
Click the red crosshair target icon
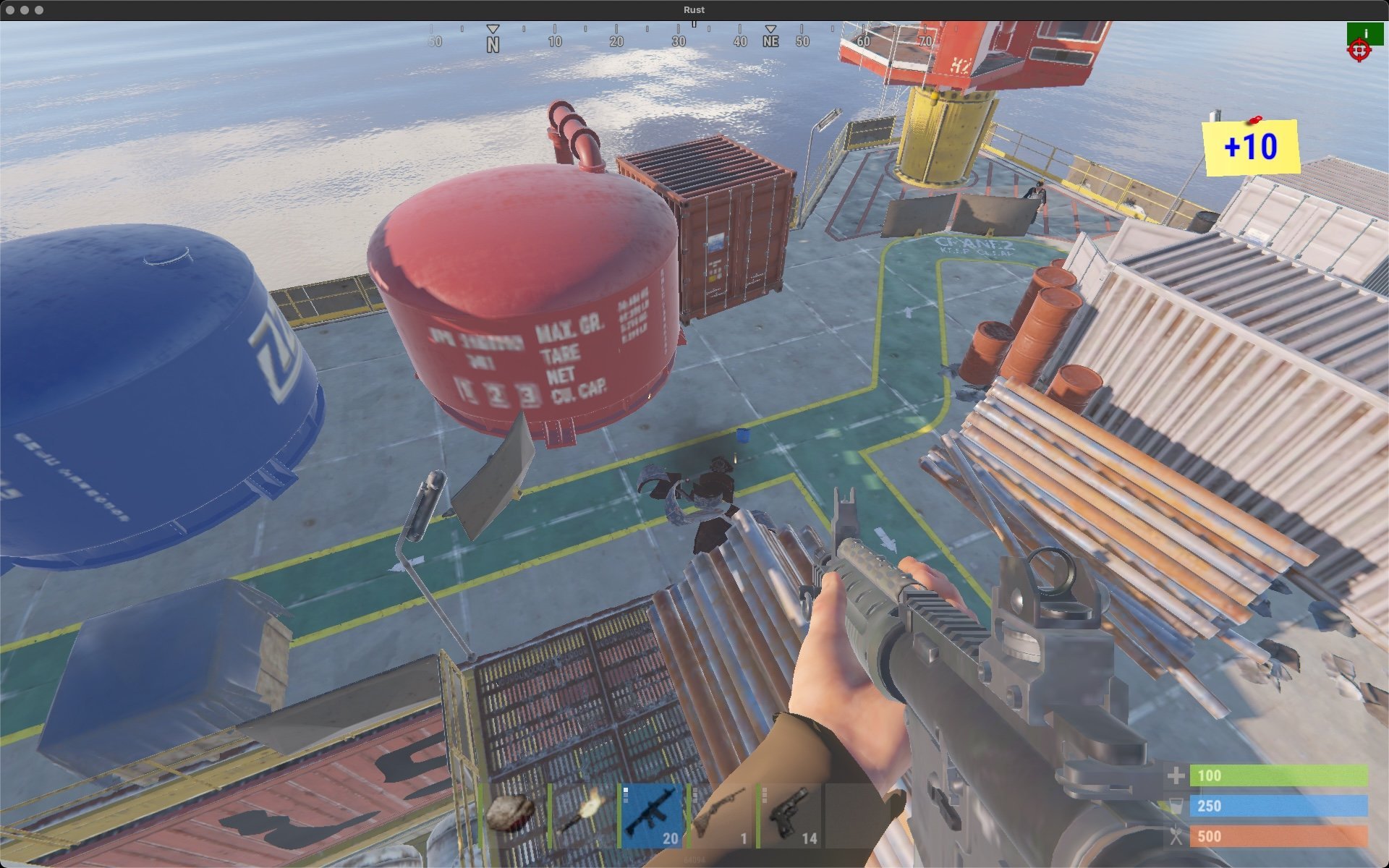coord(1359,51)
